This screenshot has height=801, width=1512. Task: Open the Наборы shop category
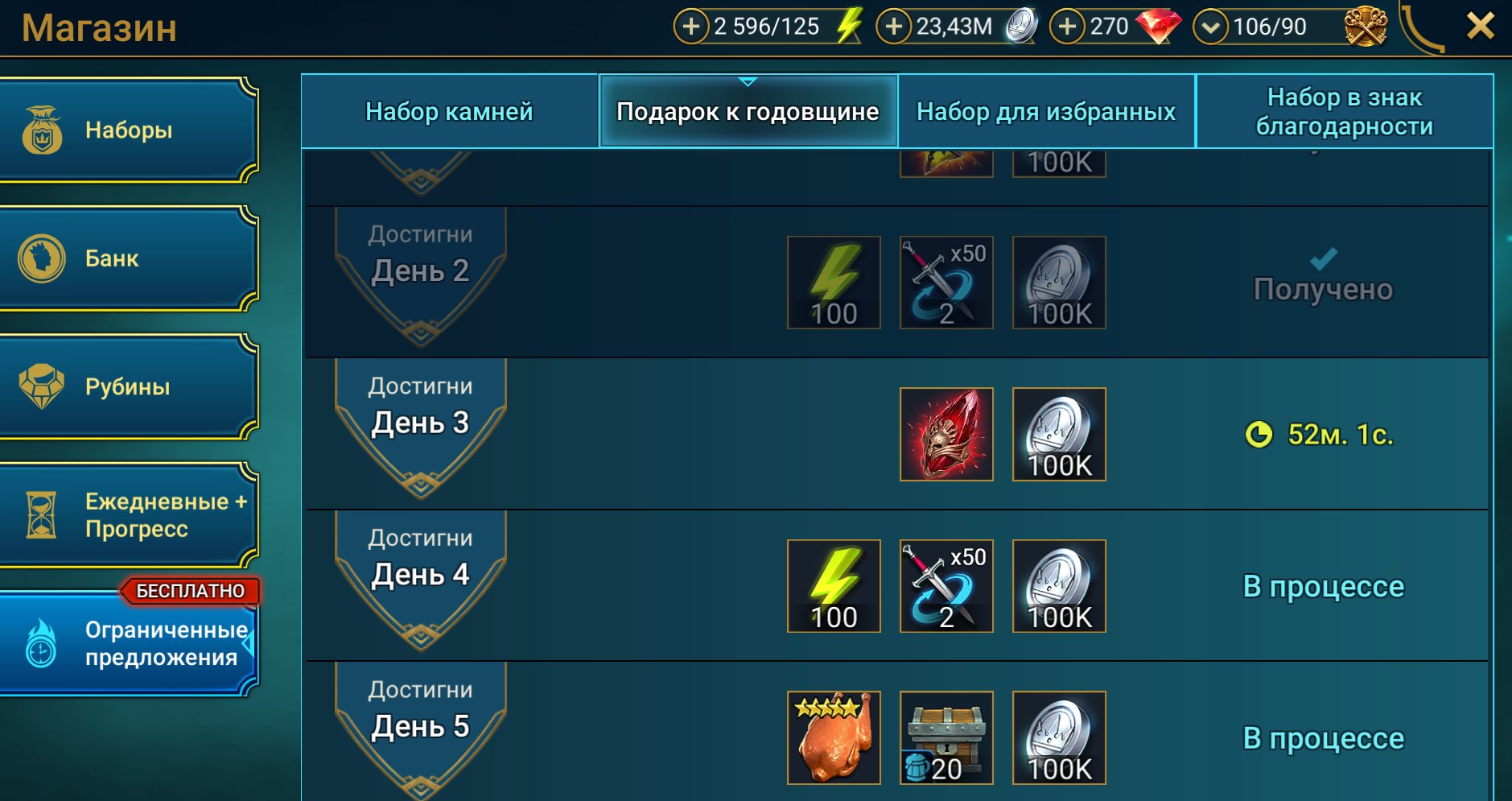(129, 130)
